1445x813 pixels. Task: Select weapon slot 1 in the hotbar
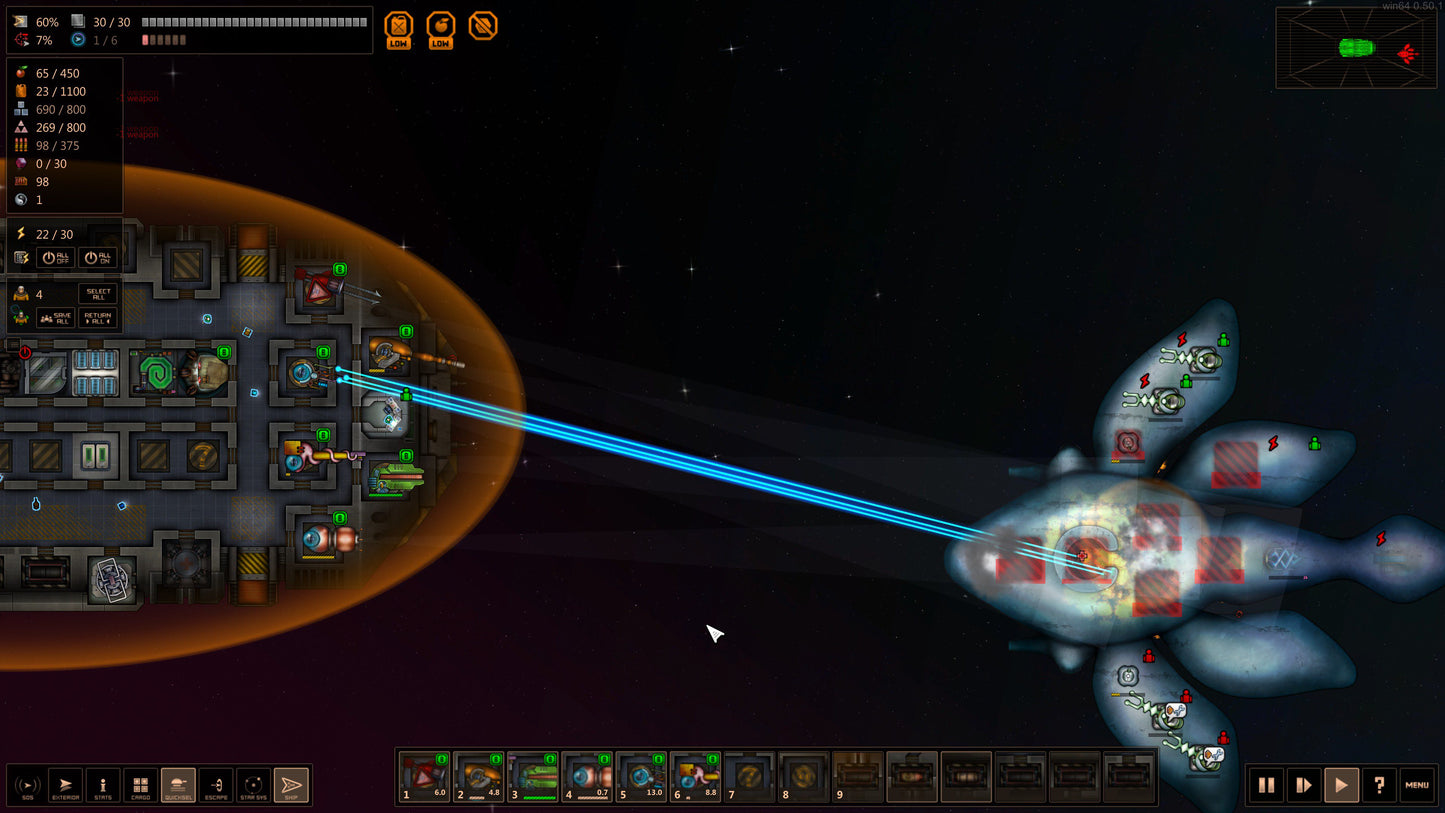coord(424,777)
